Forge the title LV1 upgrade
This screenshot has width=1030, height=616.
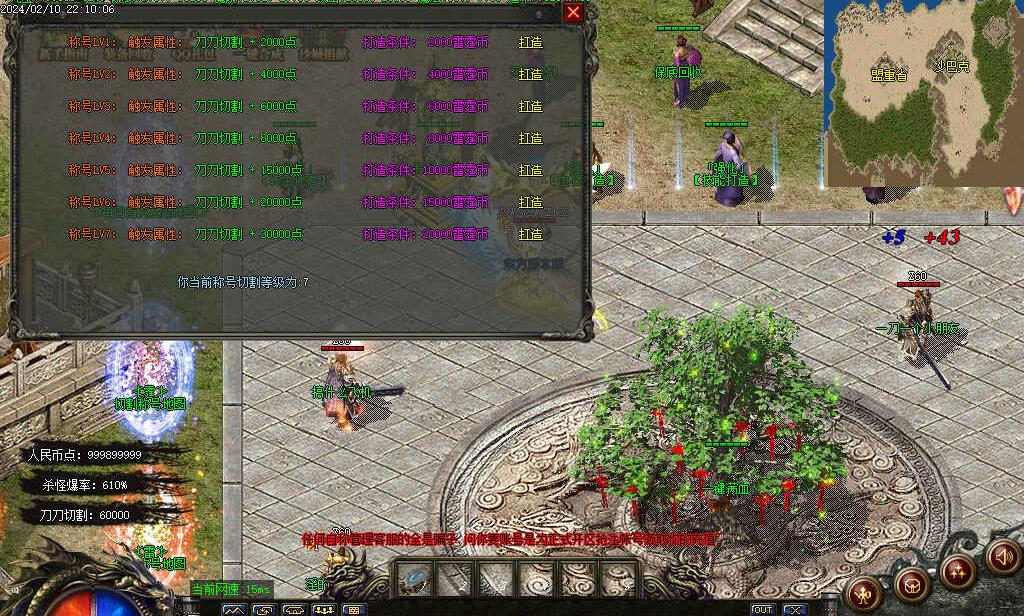pyautogui.click(x=530, y=42)
